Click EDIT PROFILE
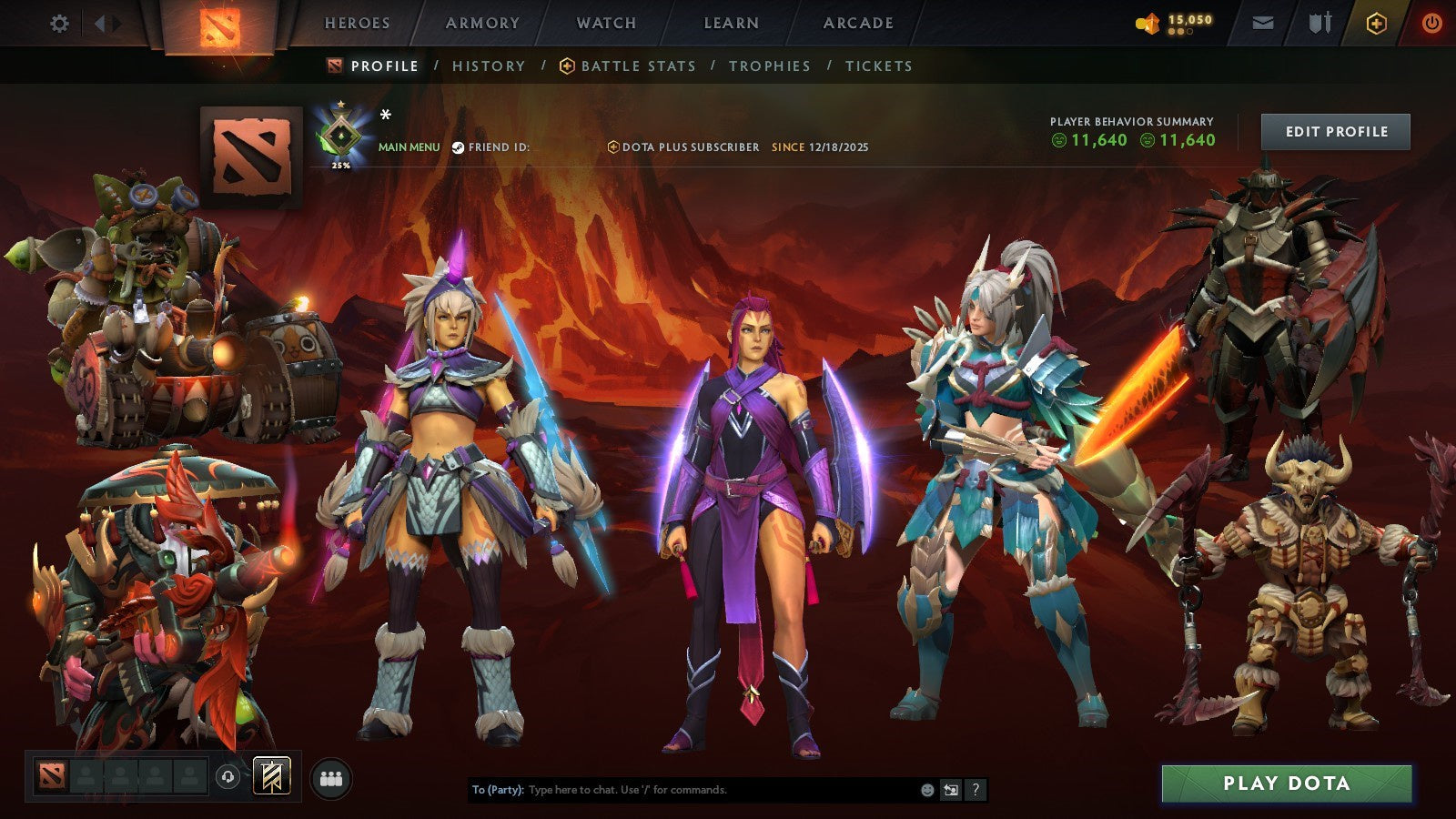 tap(1334, 132)
